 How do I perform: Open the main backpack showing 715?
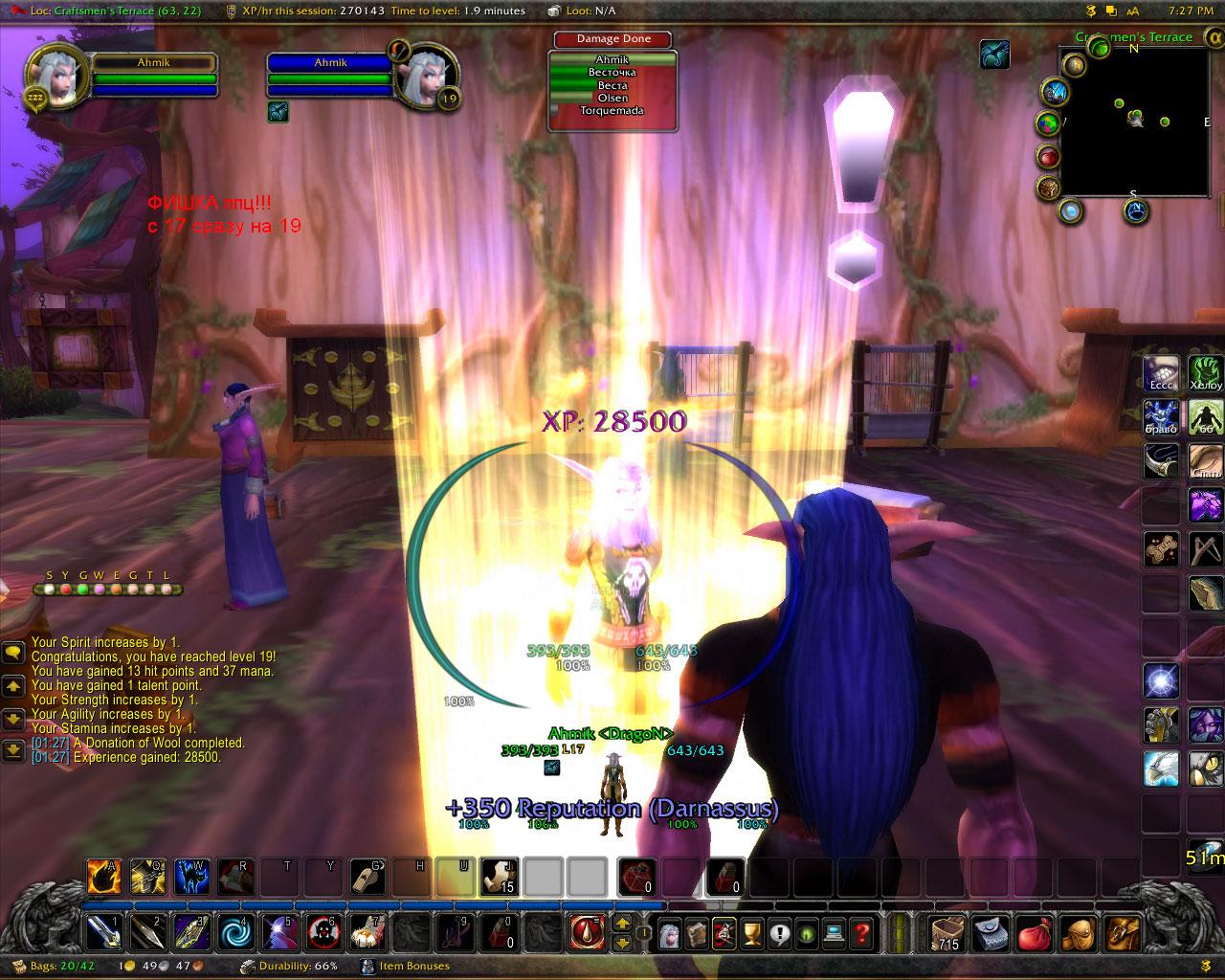948,930
